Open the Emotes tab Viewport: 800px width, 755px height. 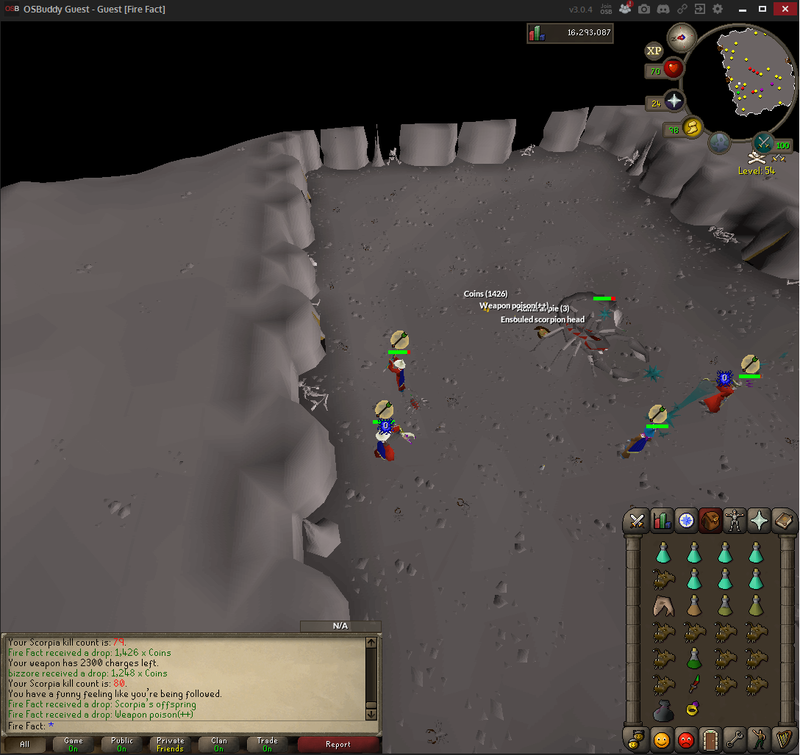point(759,740)
